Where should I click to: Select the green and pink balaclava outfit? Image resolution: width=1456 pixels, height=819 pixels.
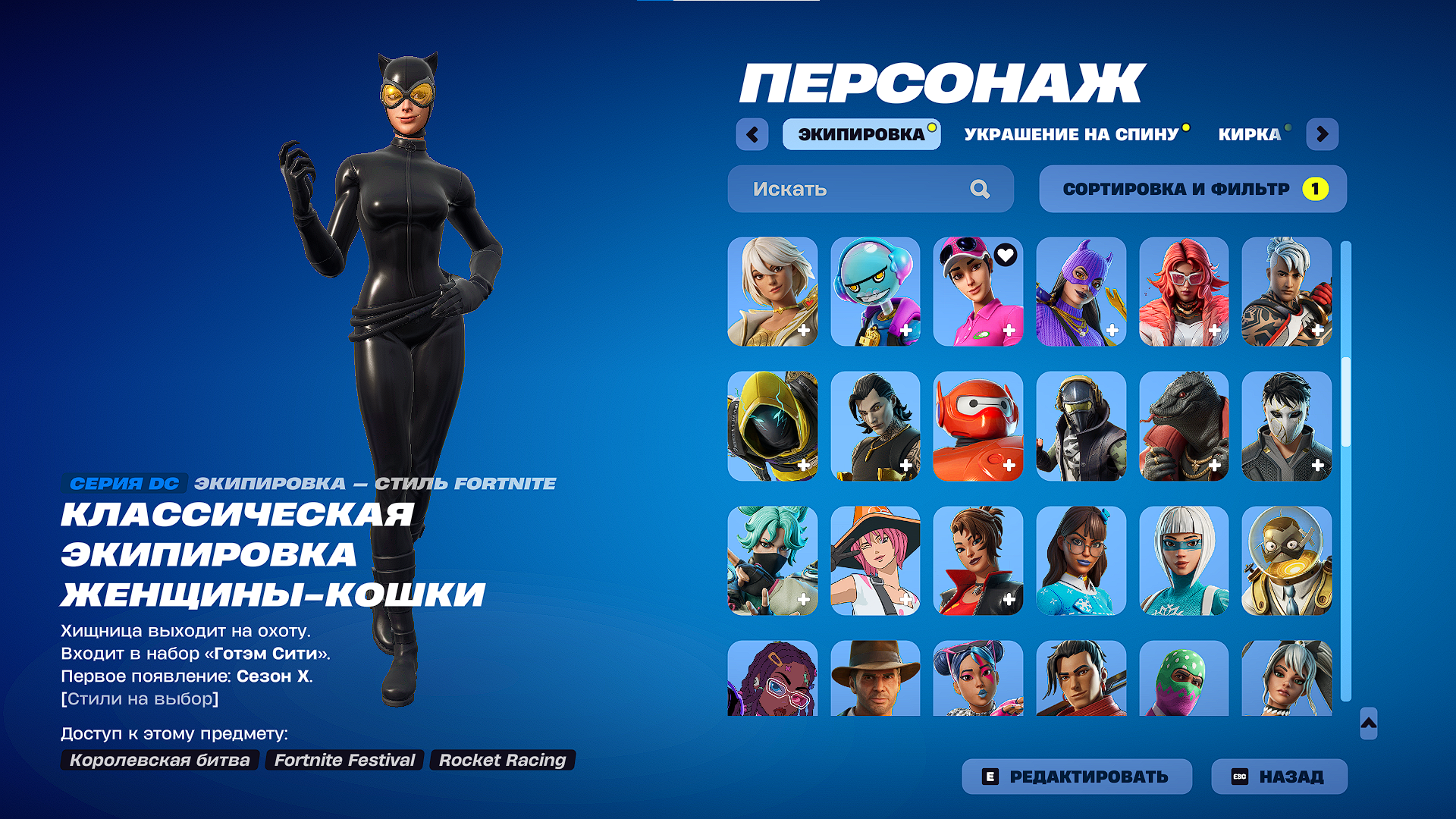click(1183, 678)
